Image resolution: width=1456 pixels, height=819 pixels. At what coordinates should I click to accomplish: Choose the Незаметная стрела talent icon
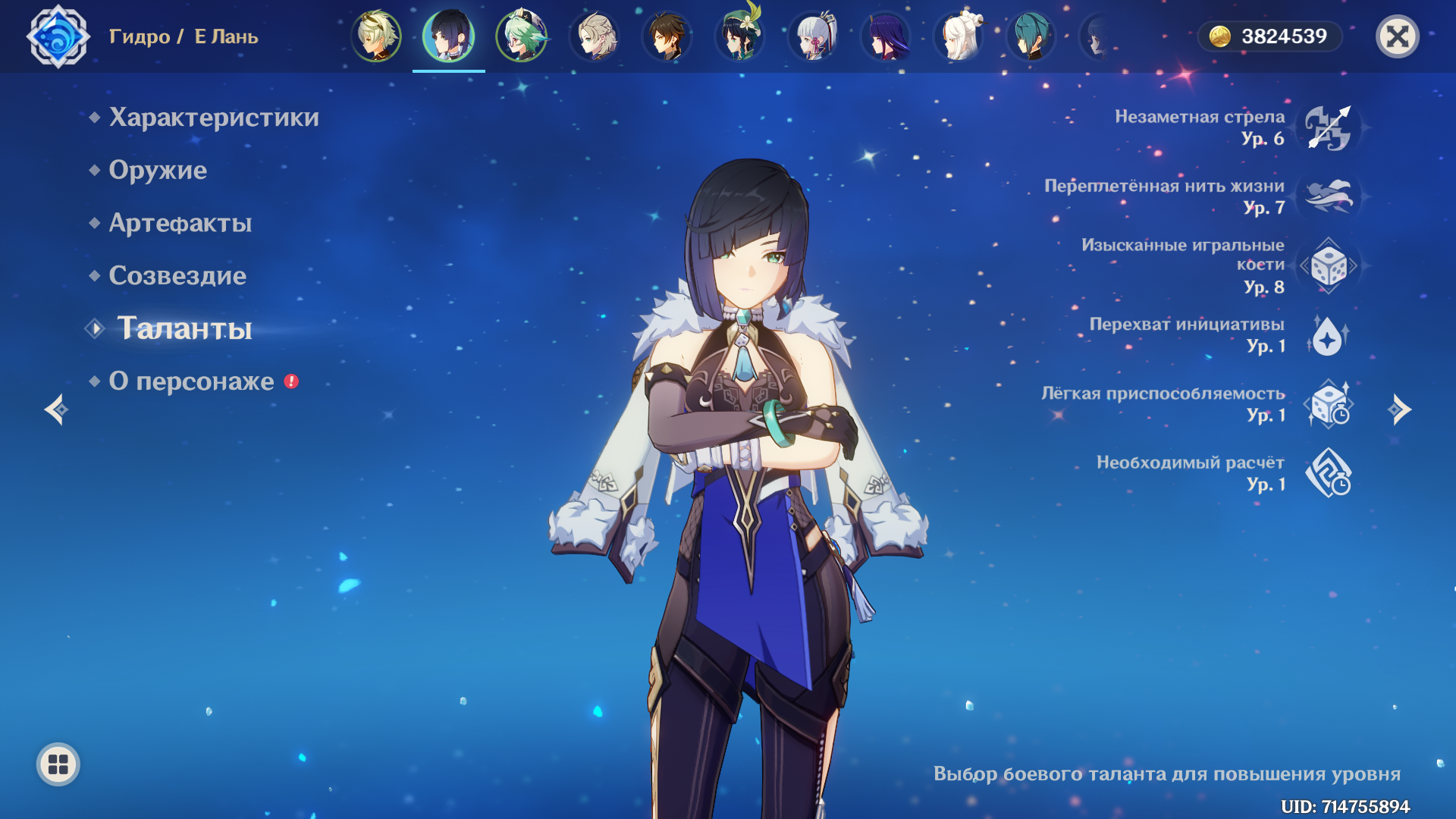coord(1328,127)
